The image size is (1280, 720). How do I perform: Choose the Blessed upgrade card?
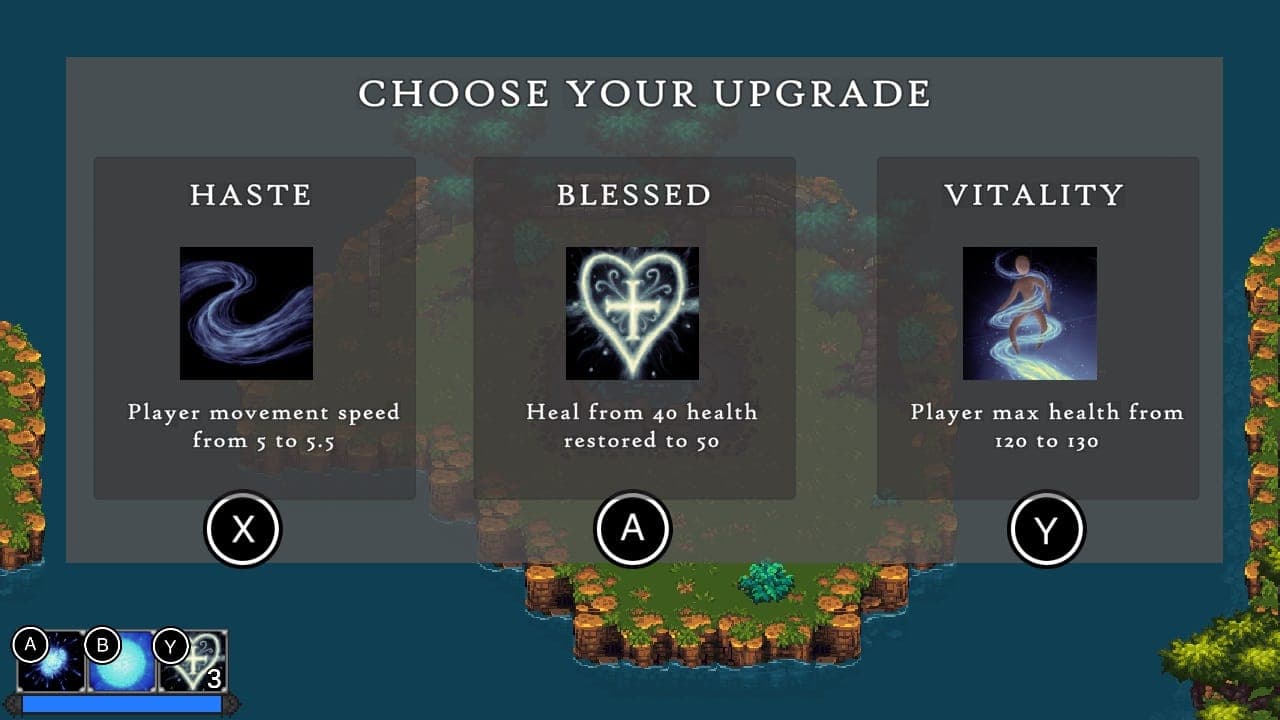[637, 320]
